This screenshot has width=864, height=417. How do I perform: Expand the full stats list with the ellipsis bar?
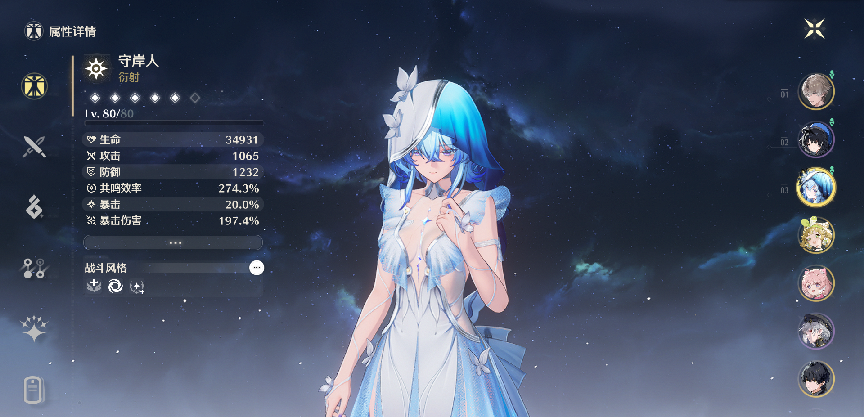coord(174,242)
